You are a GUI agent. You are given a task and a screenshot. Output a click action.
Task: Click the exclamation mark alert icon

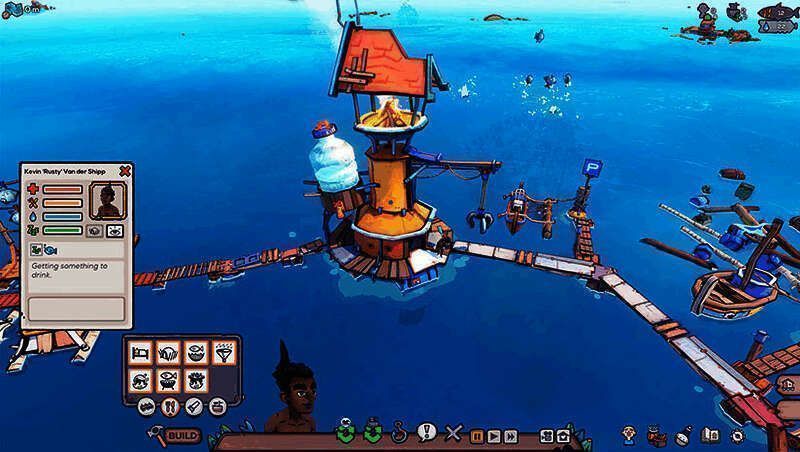[427, 432]
